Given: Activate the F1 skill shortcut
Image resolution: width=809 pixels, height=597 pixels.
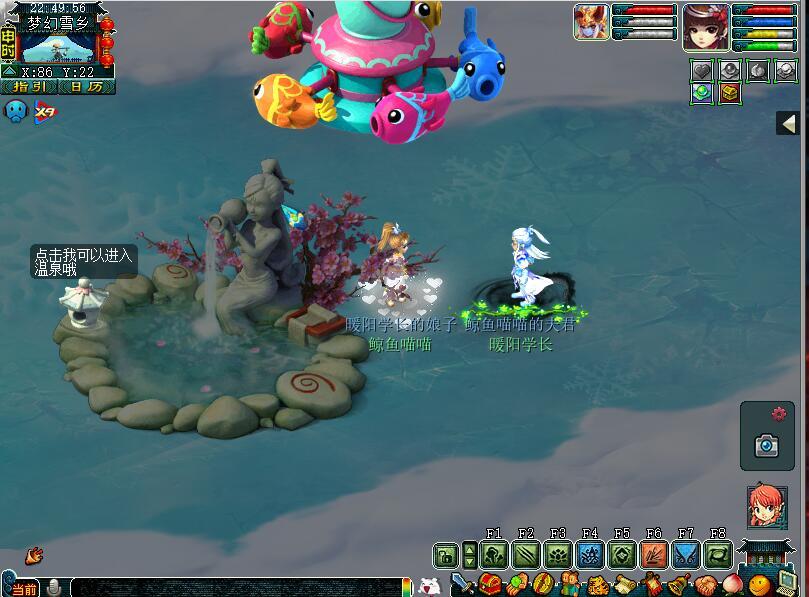Looking at the screenshot, I should pos(493,555).
